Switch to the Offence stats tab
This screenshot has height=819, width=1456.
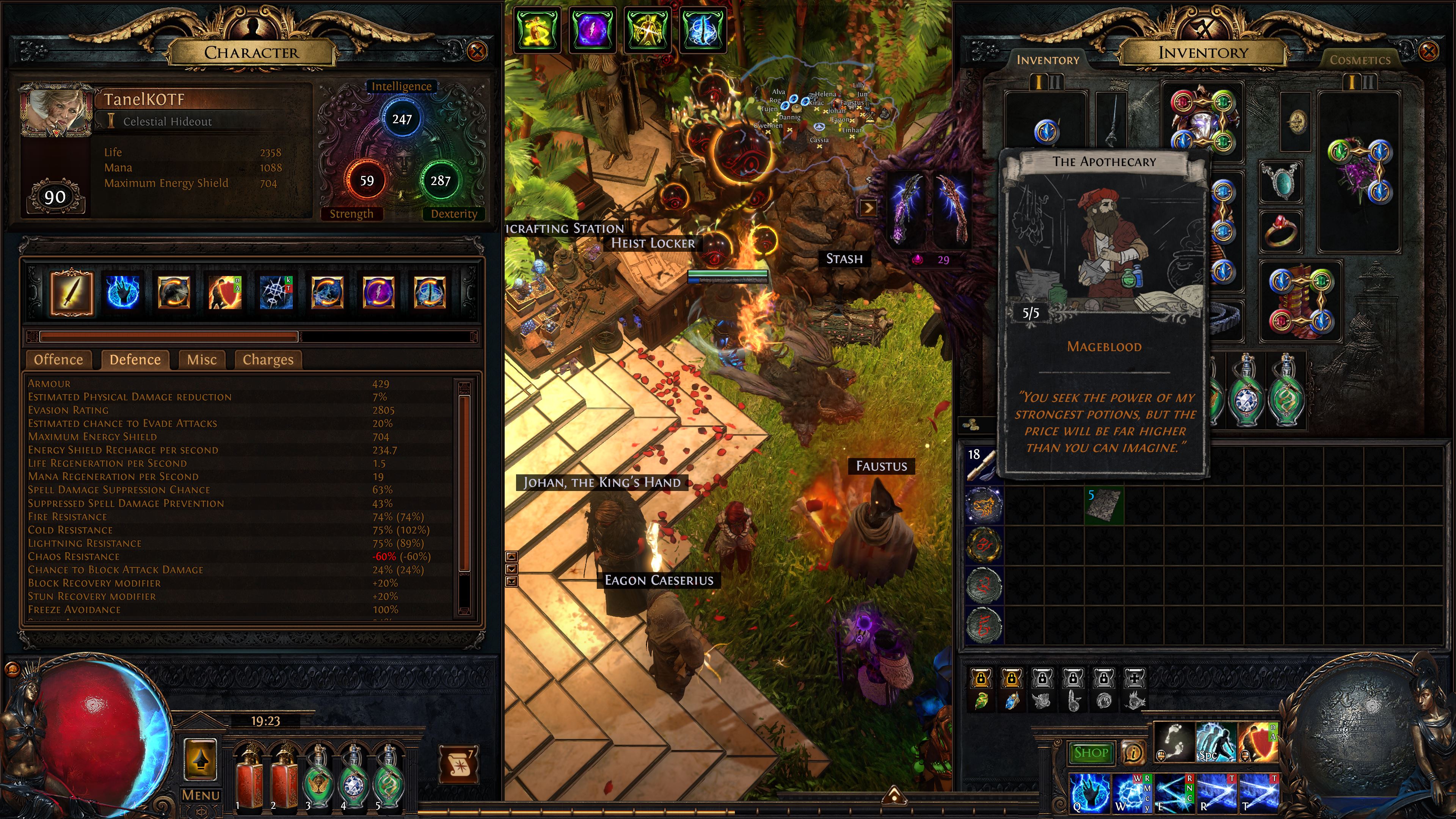pyautogui.click(x=58, y=360)
